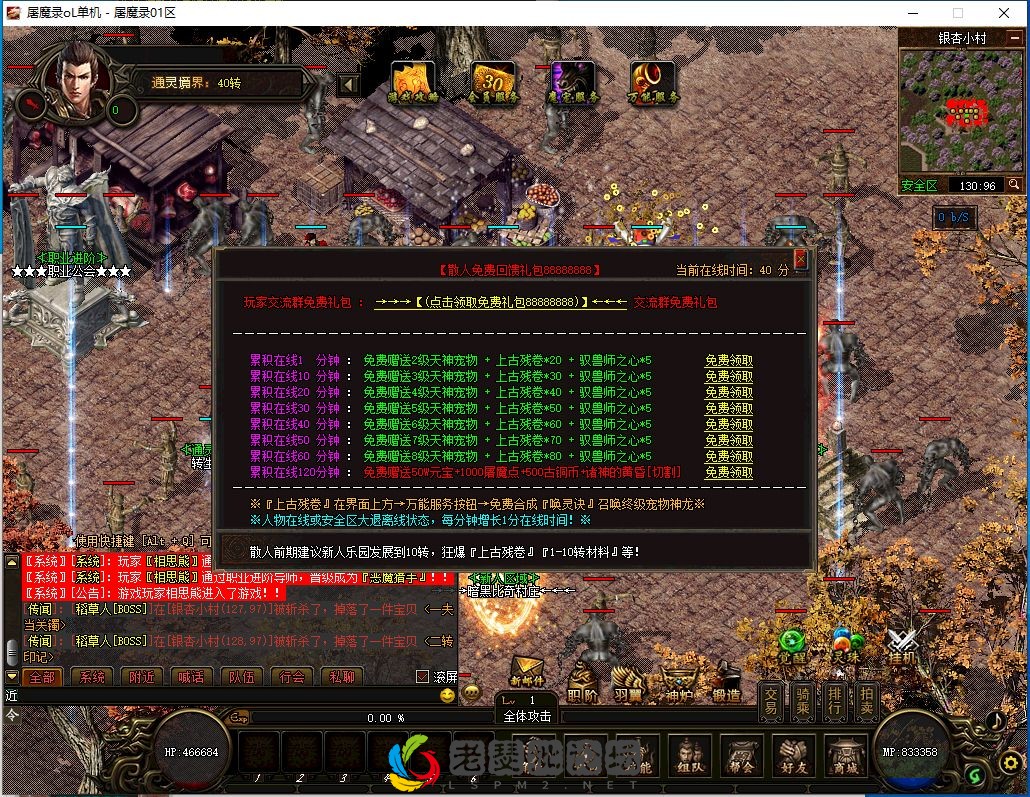Open the 会员服务 member service icon
Image resolution: width=1030 pixels, height=797 pixels.
[x=492, y=82]
